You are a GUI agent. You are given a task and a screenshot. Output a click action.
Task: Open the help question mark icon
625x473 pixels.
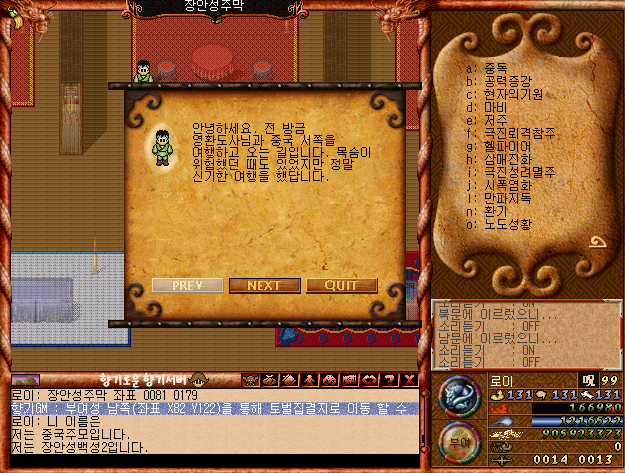point(386,379)
